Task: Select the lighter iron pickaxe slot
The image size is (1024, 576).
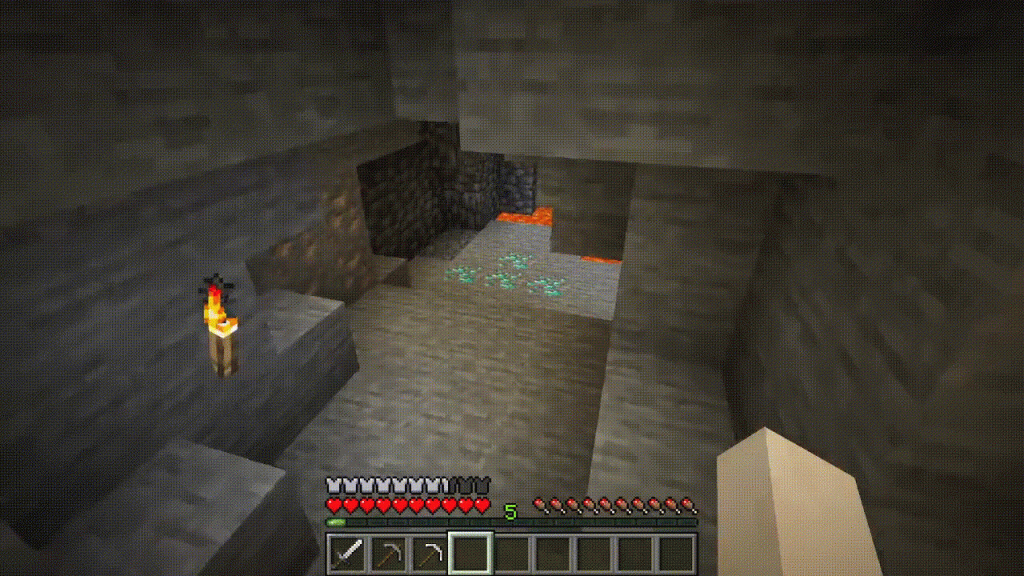Action: pos(429,553)
